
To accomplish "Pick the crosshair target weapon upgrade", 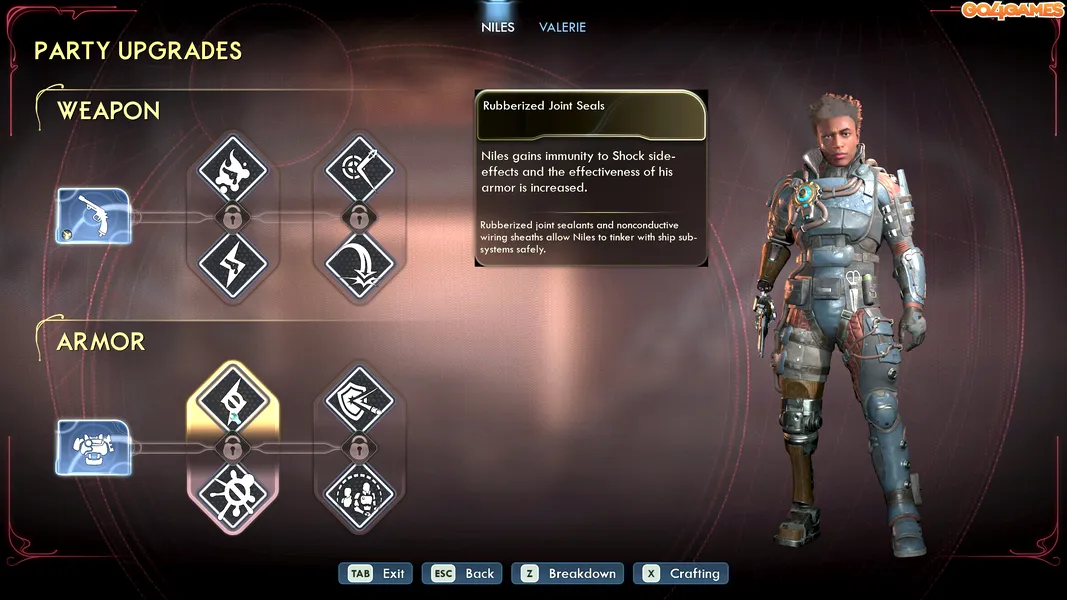I will click(x=359, y=169).
